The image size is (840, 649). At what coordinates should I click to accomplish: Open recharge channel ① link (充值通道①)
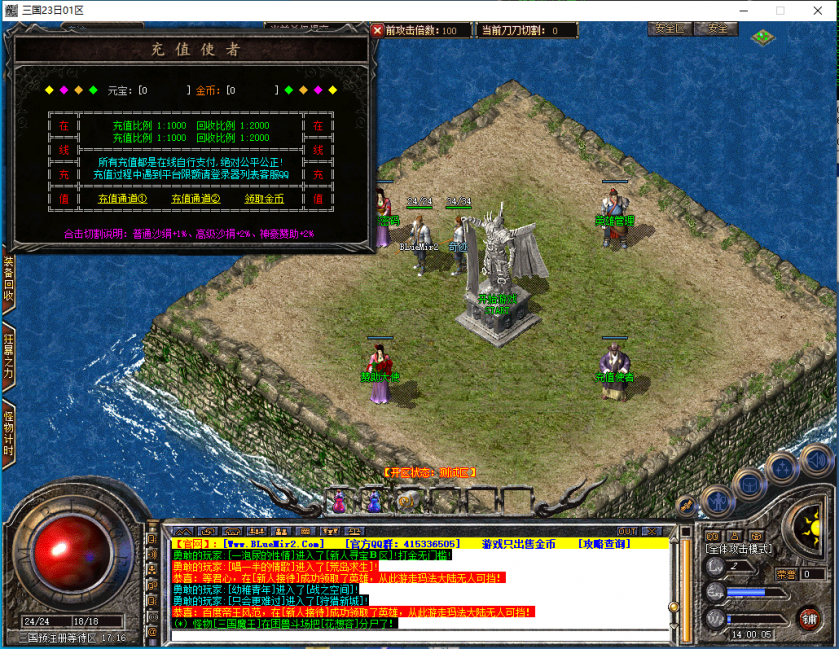(122, 199)
